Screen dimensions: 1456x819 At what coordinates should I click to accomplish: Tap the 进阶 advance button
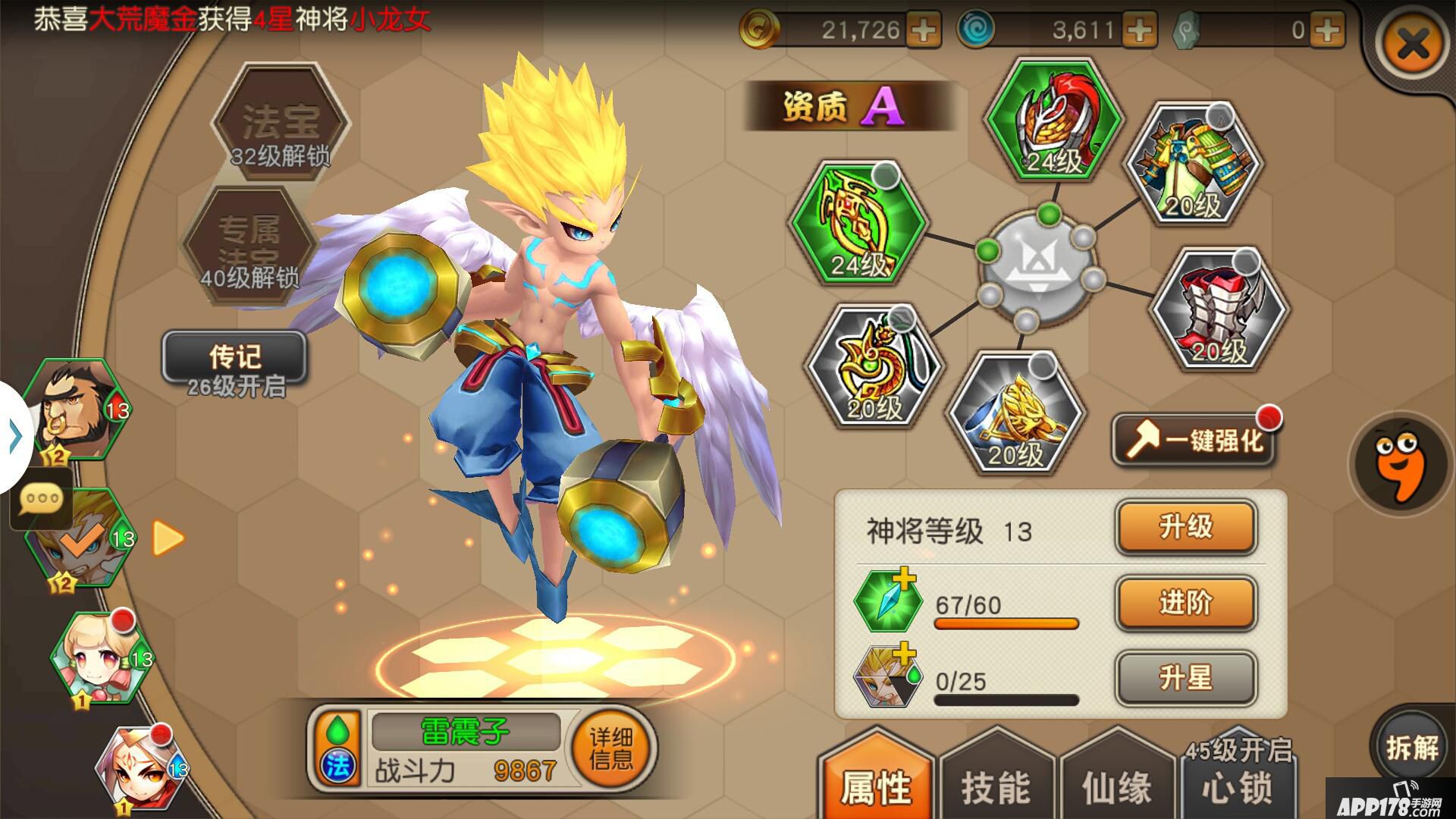click(1185, 603)
